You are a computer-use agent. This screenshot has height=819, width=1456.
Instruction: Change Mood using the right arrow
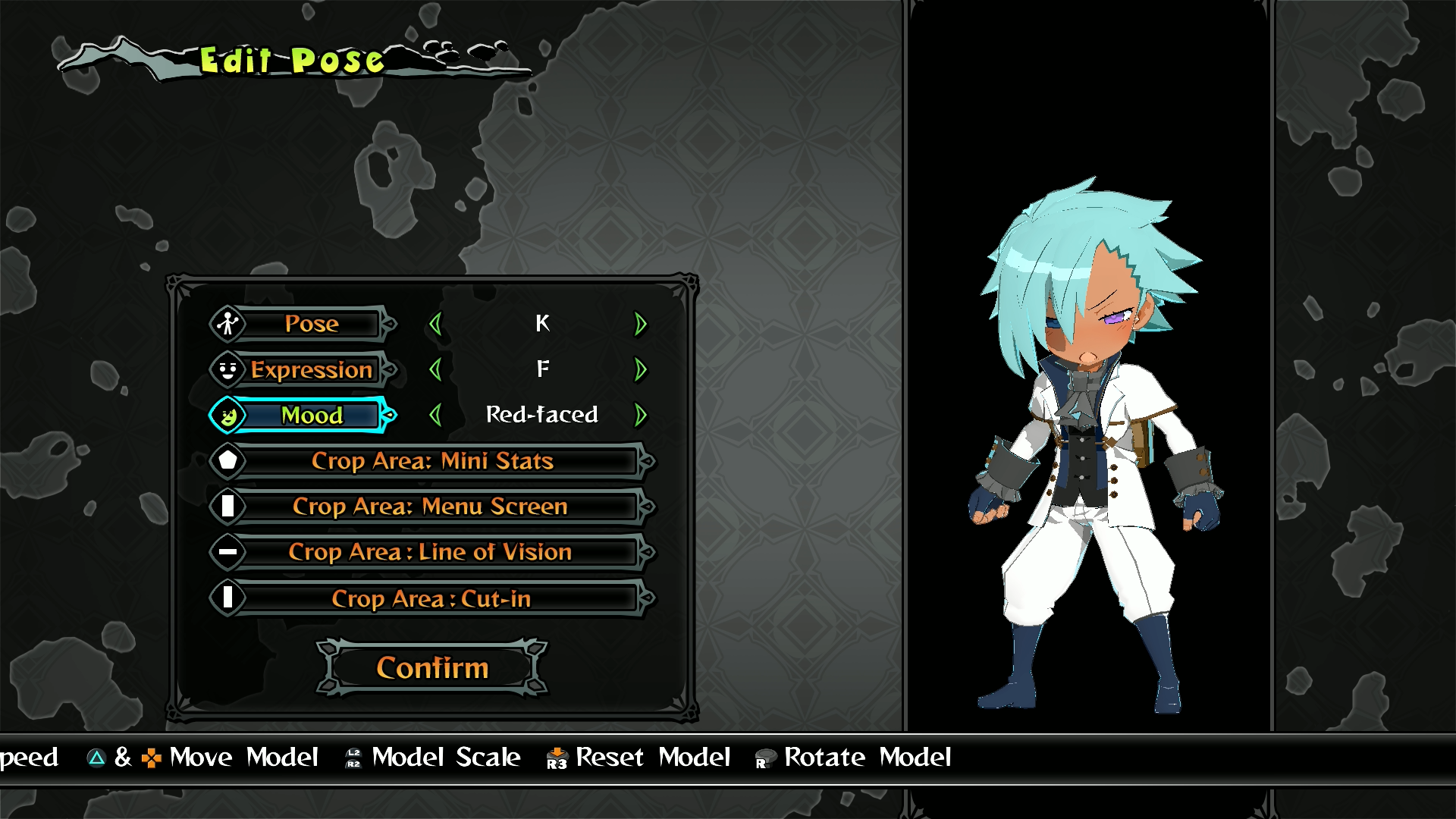coord(641,416)
